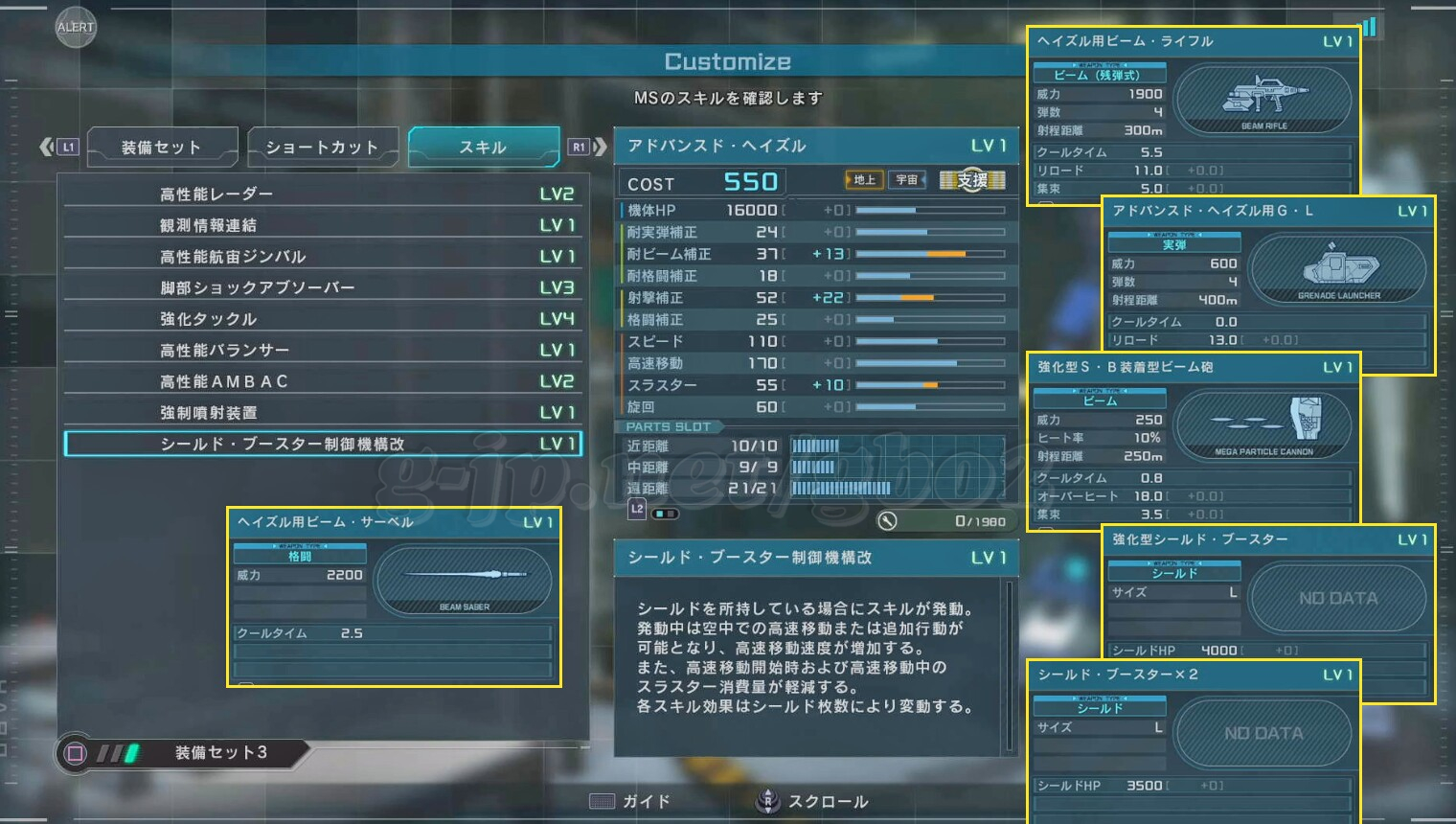Pick the 強化タックル skill row
1456x824 pixels.
pyautogui.click(x=323, y=319)
